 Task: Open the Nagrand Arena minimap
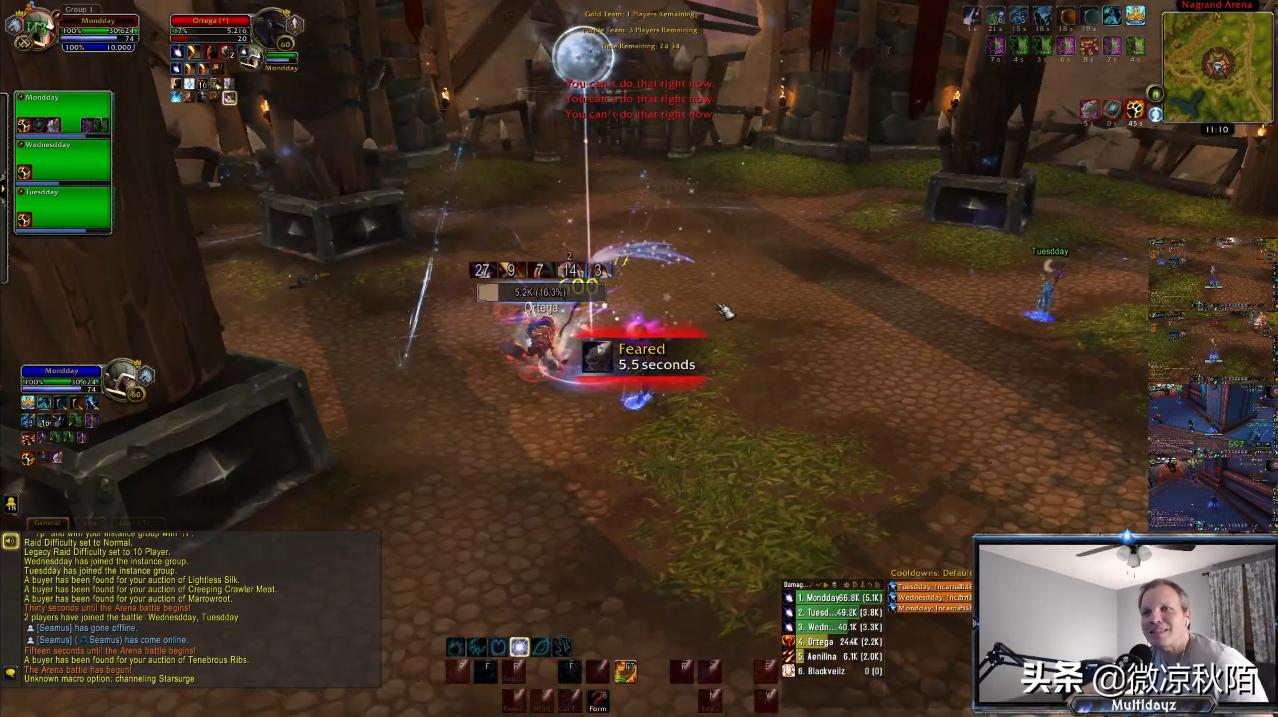pos(1216,65)
